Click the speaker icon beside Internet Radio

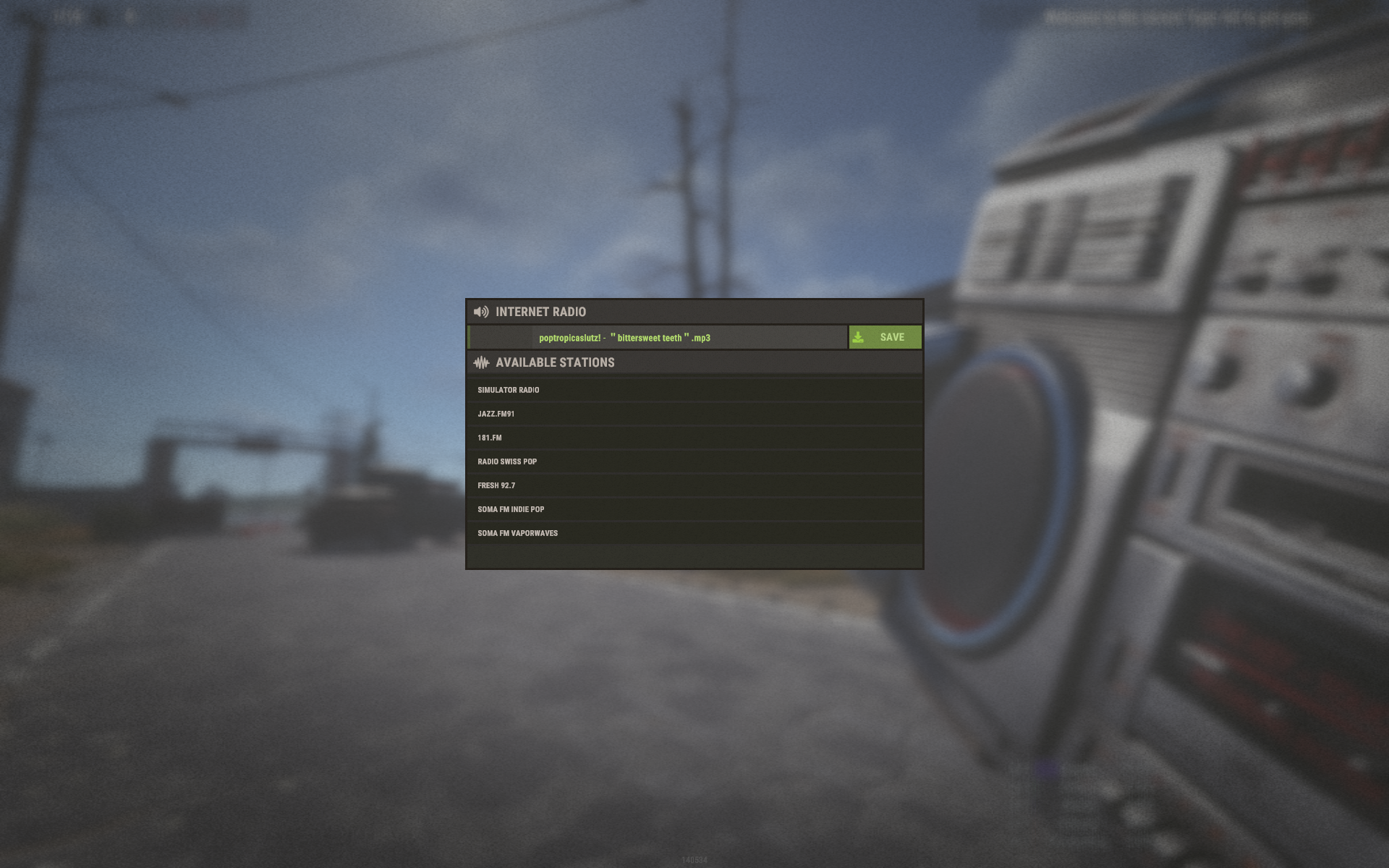tap(482, 312)
